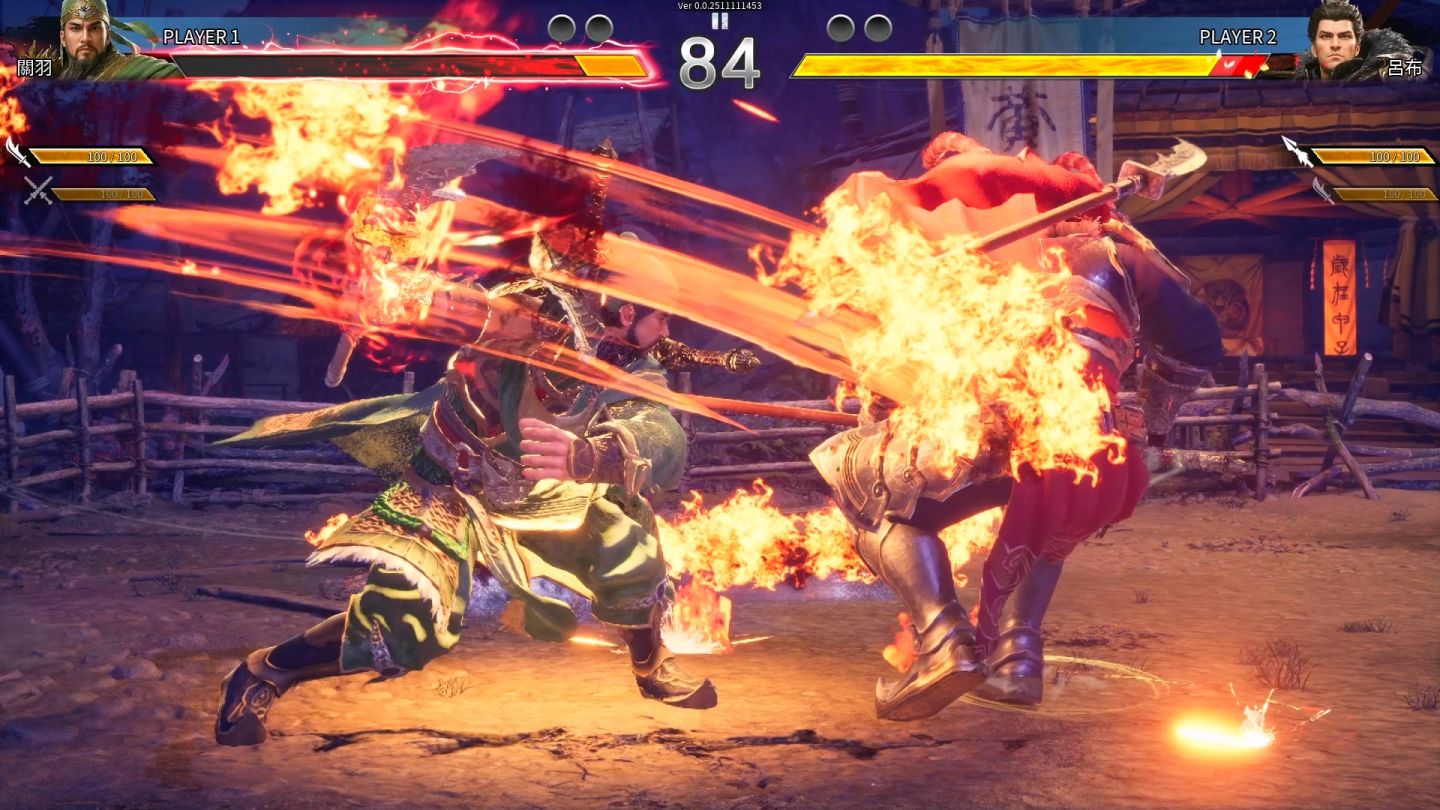The width and height of the screenshot is (1440, 810).
Task: Choose Player 1's glaive weapon icon
Action: 18,153
